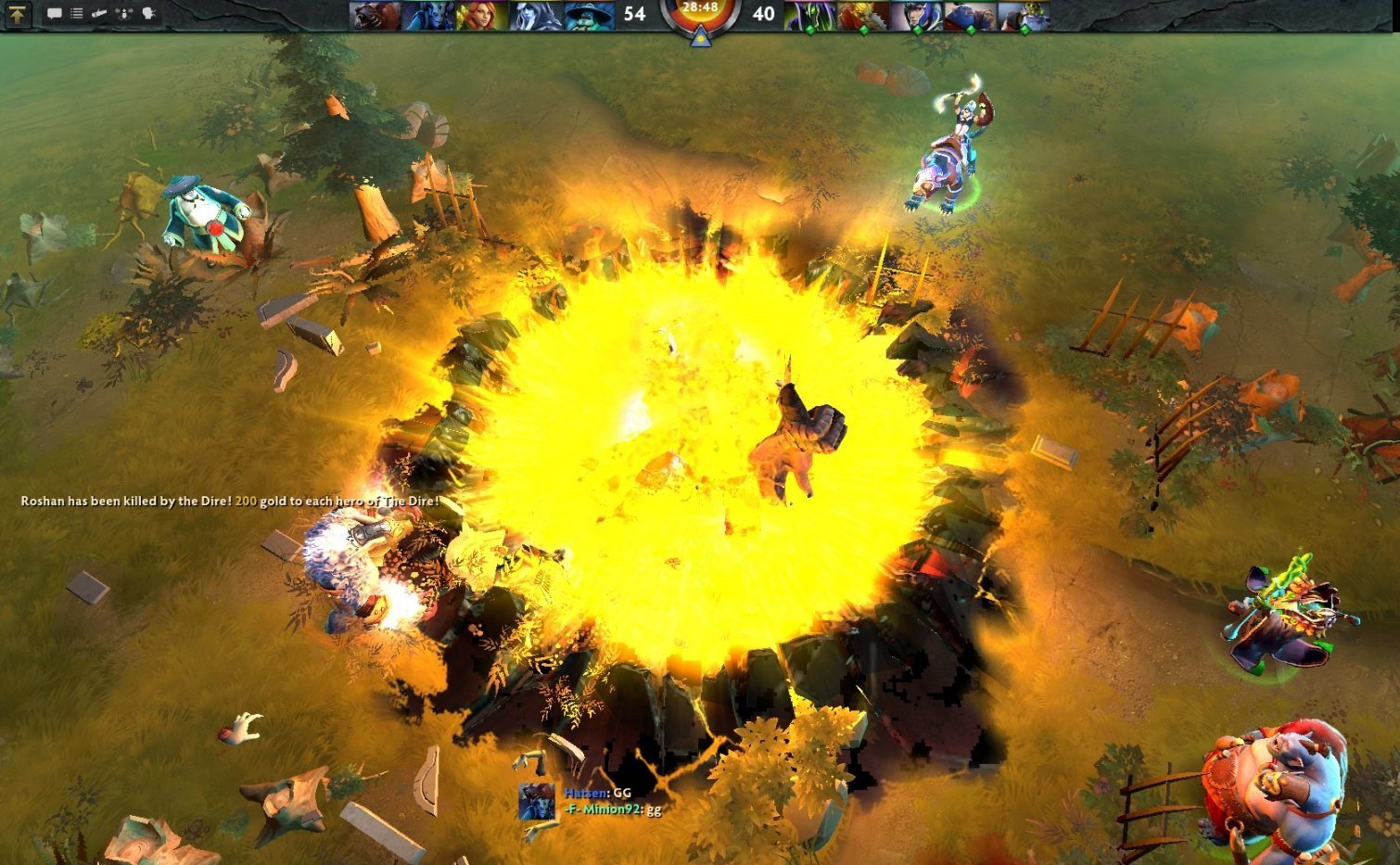Open the shared unit control icon
Viewport: 1400px width, 865px height.
(x=124, y=14)
